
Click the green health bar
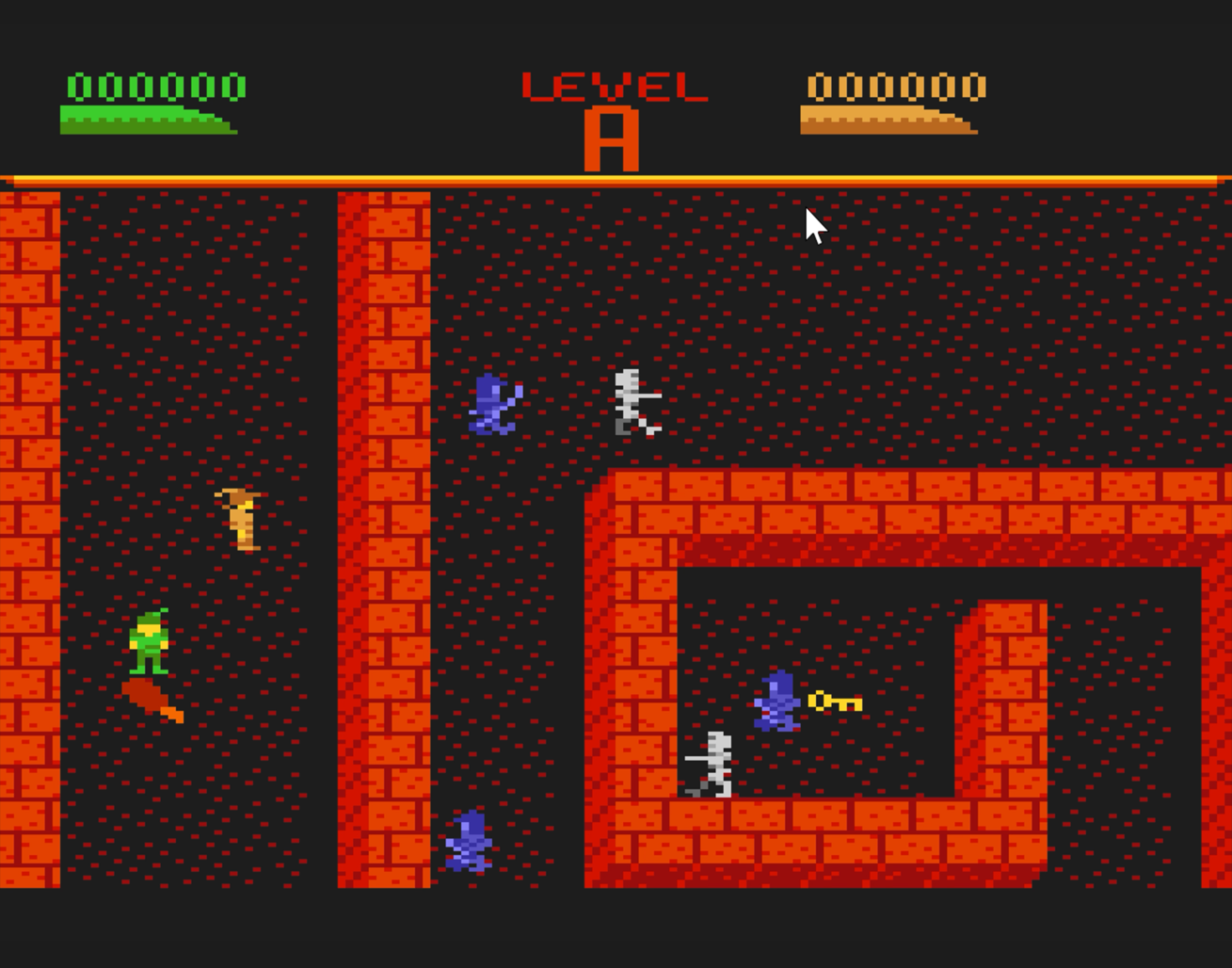click(x=146, y=121)
